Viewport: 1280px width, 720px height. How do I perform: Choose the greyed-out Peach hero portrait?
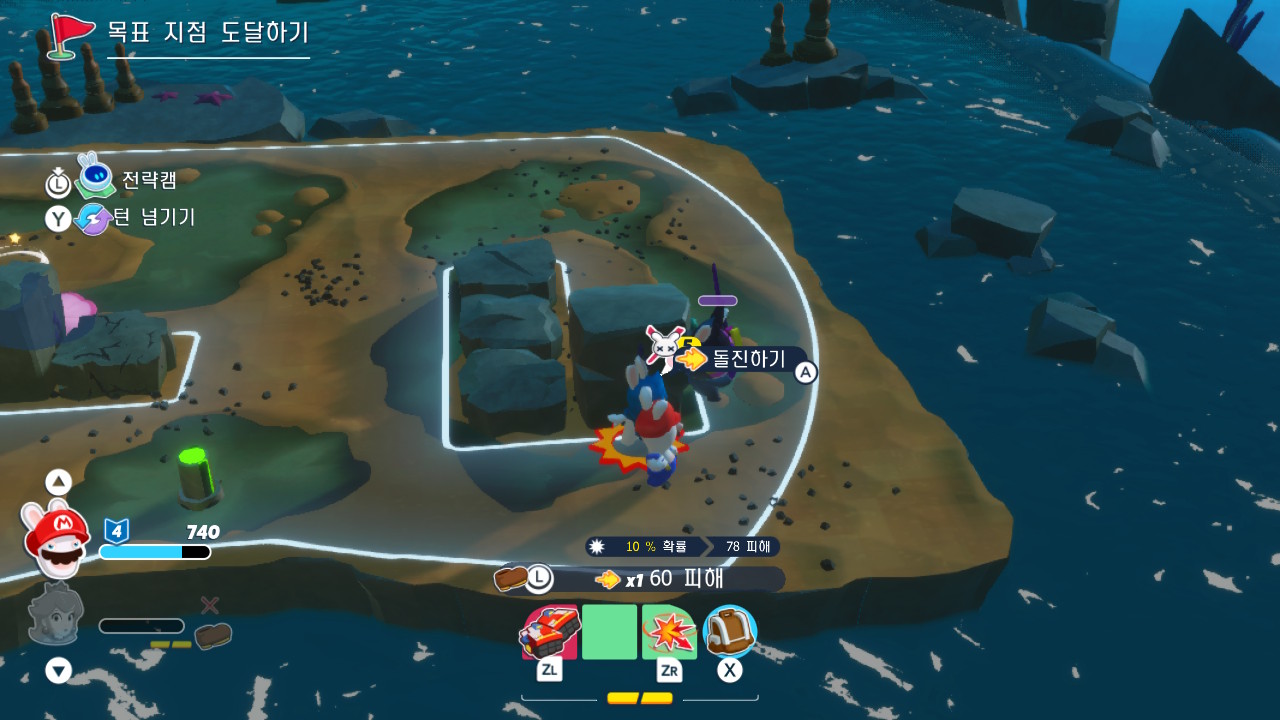point(55,613)
